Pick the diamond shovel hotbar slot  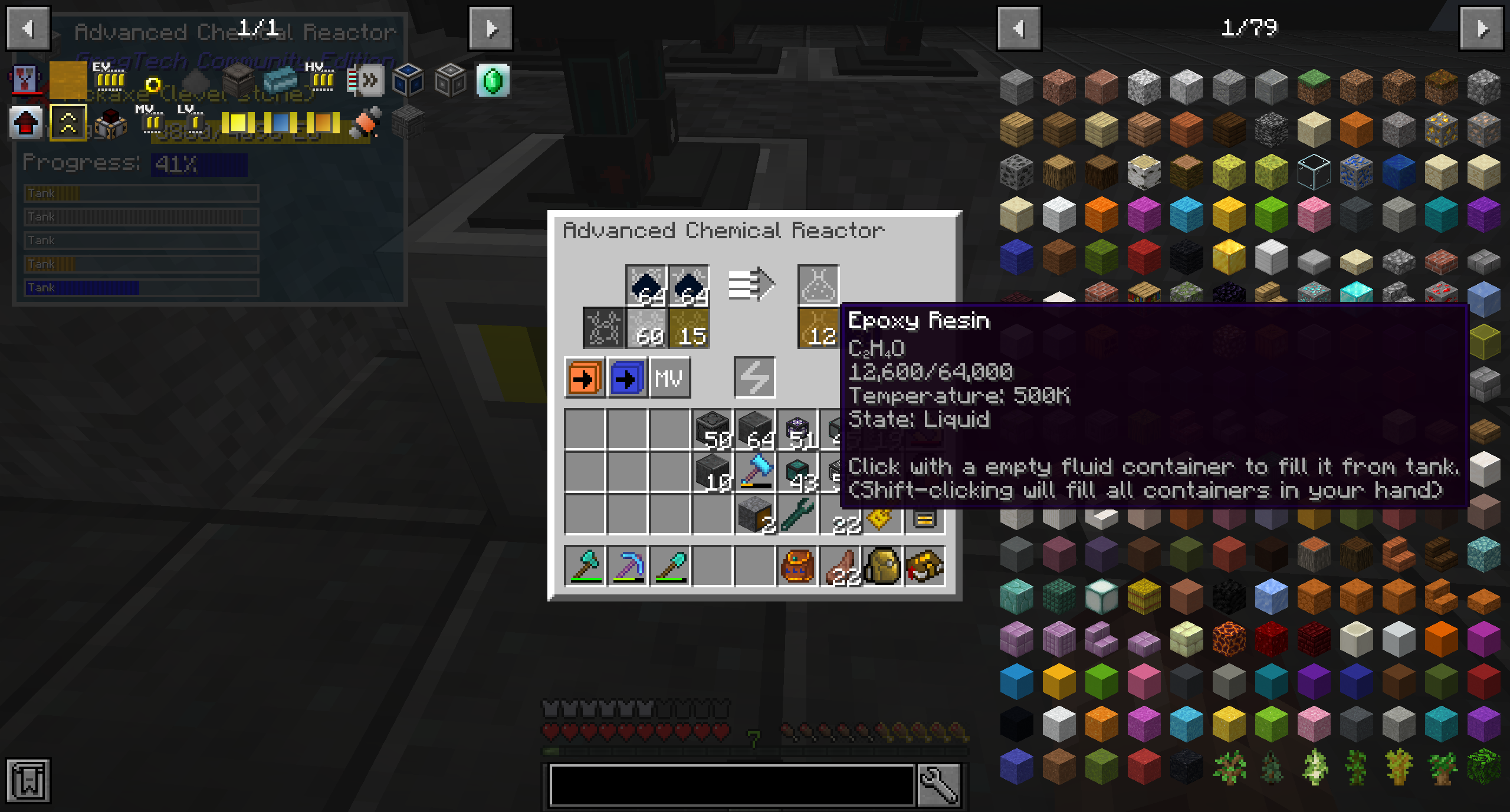pyautogui.click(x=669, y=566)
